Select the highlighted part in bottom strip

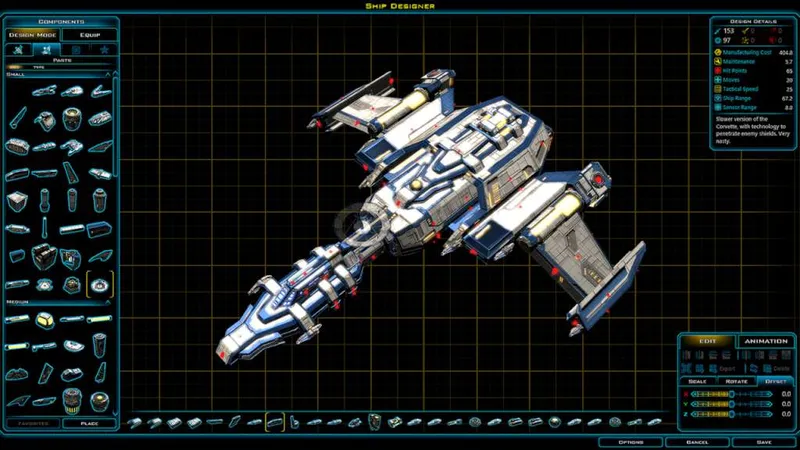(x=275, y=422)
